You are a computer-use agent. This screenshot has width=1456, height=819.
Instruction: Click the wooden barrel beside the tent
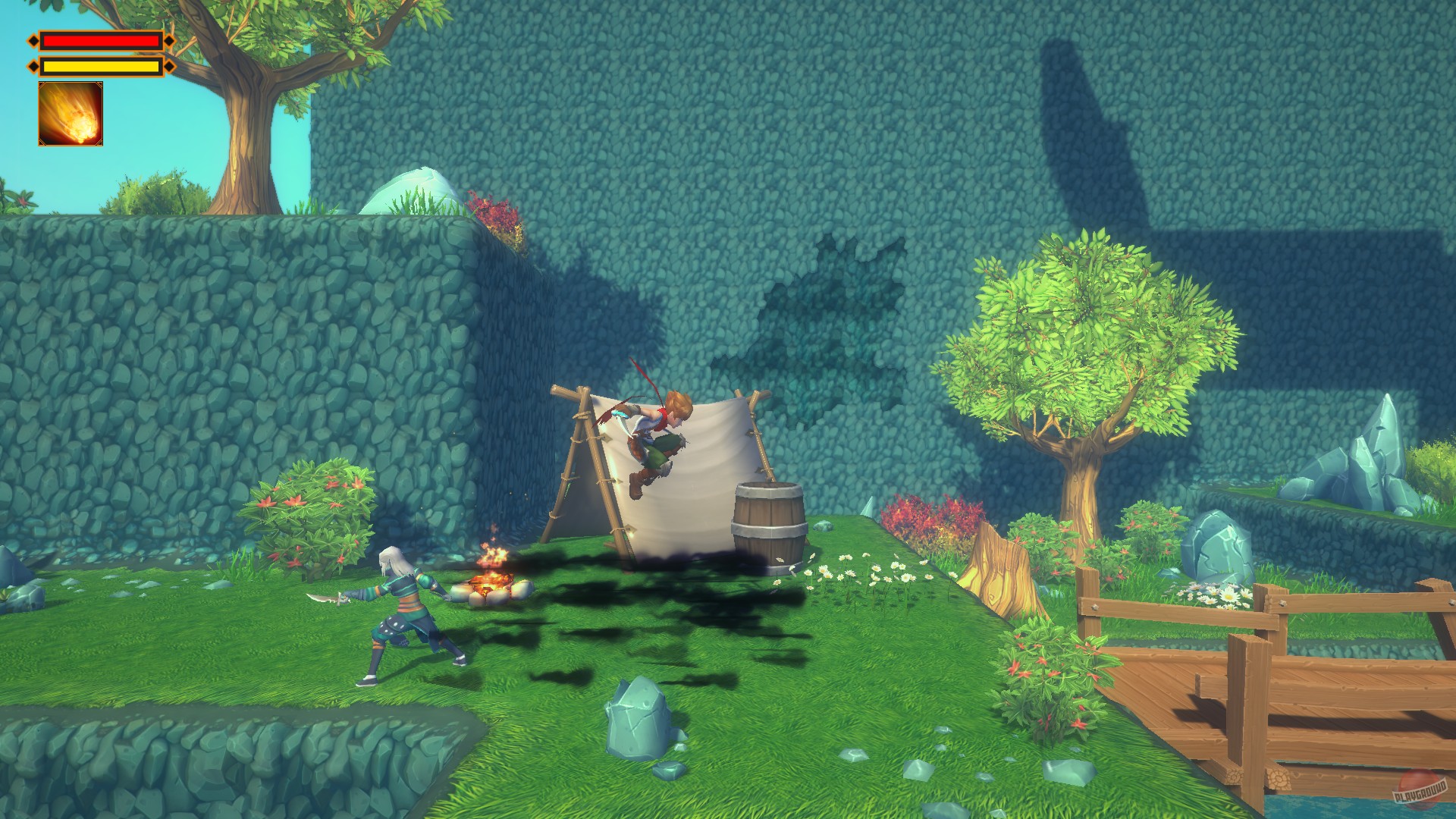click(768, 523)
